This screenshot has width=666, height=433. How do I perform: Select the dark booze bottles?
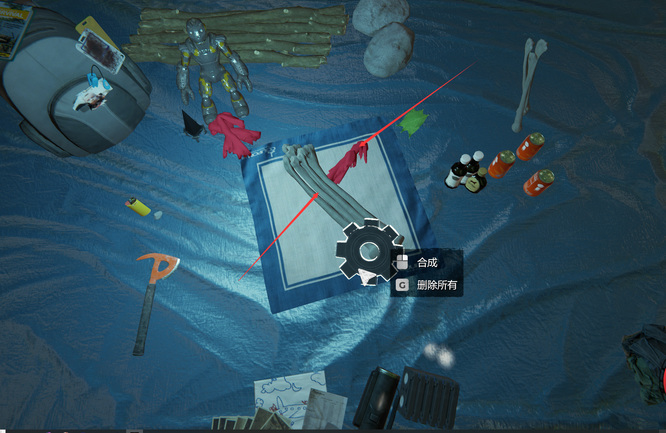click(467, 172)
